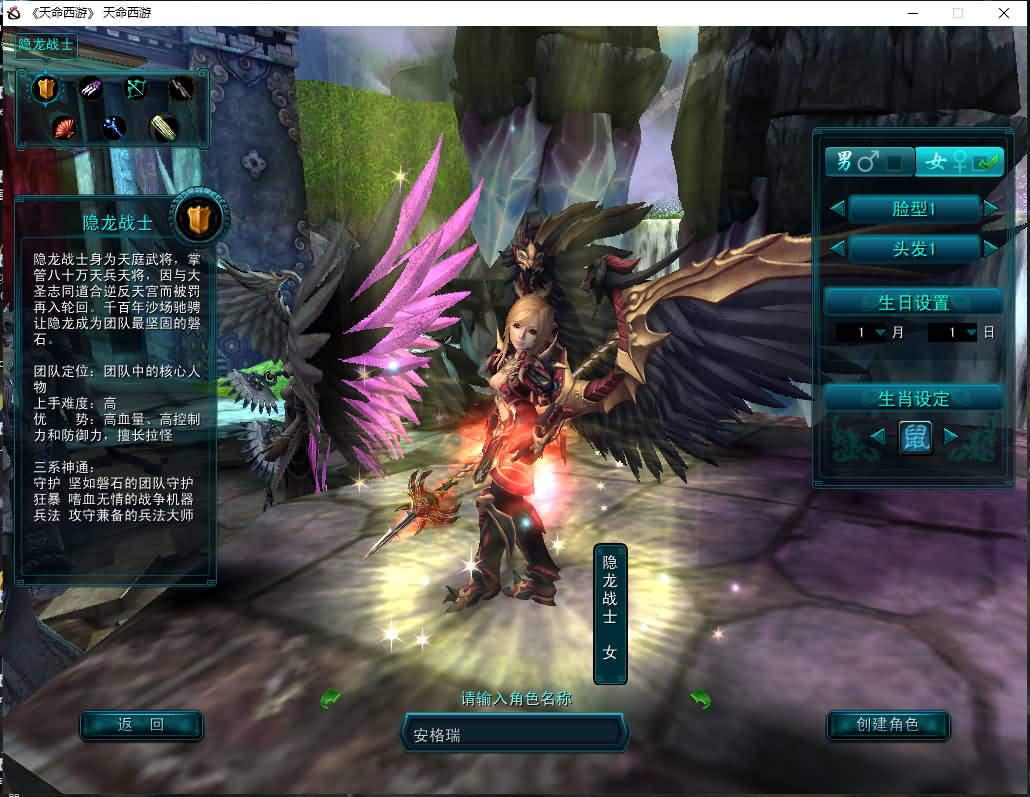The image size is (1030, 797).
Task: Pick the teal bow class icon
Action: tap(136, 89)
